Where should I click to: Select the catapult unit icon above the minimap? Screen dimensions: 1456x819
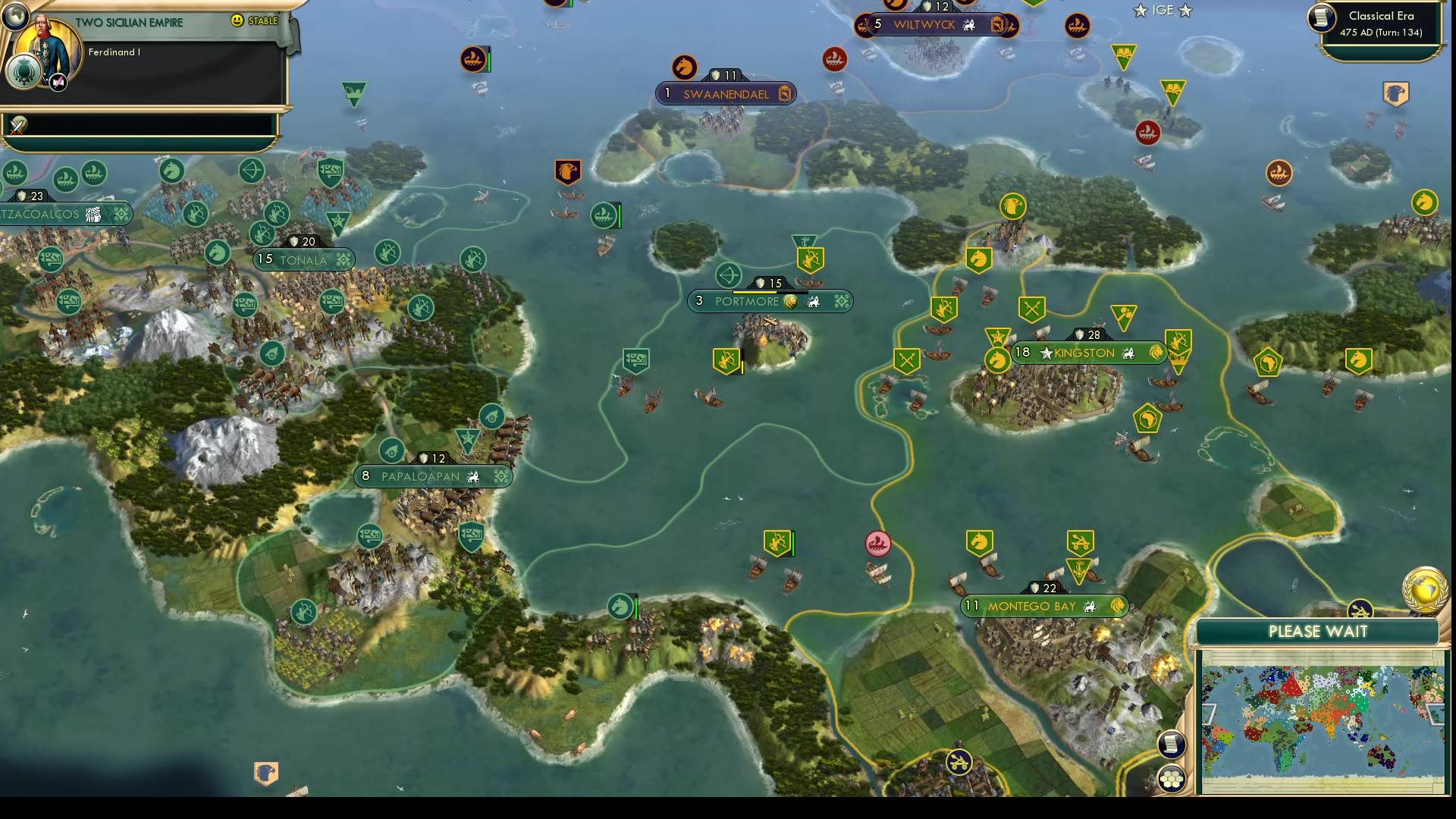pos(1359,609)
